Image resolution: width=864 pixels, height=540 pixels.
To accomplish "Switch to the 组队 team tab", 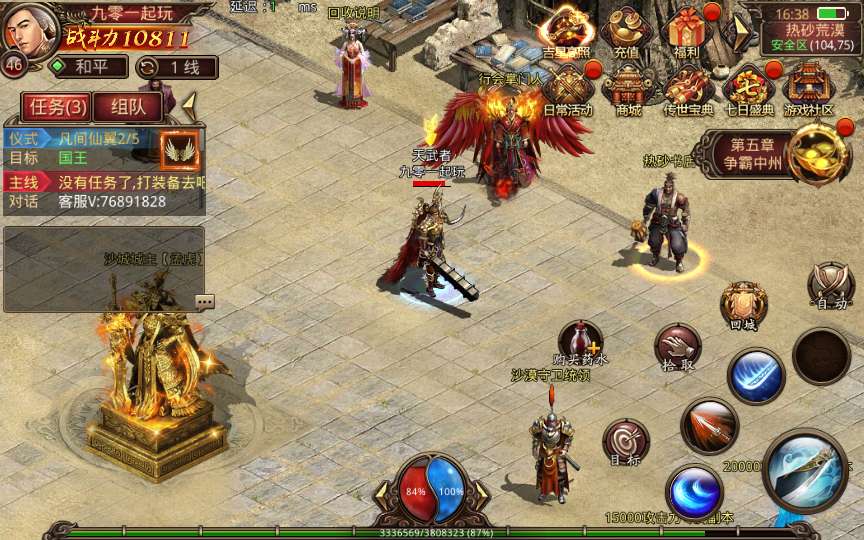I will point(130,107).
